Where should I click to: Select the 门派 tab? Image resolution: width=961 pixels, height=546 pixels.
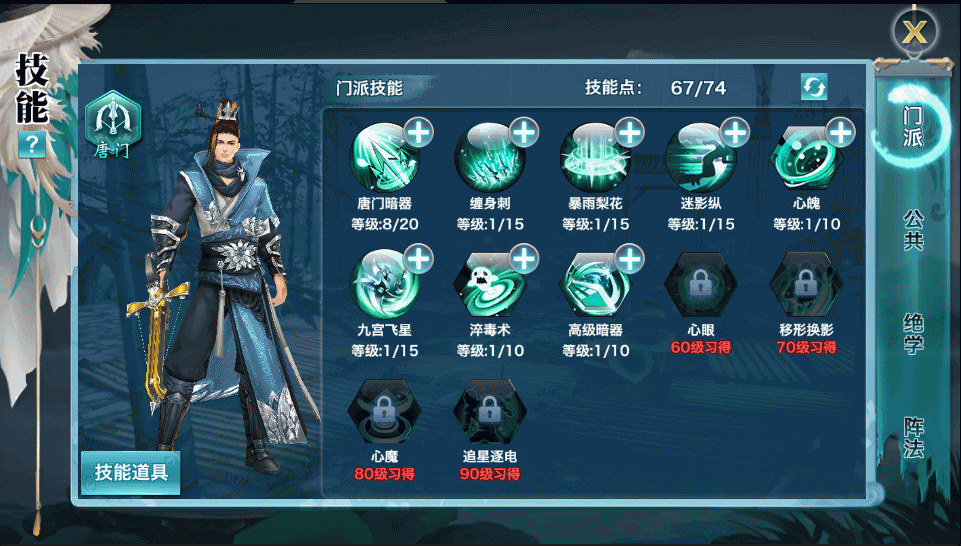[912, 127]
